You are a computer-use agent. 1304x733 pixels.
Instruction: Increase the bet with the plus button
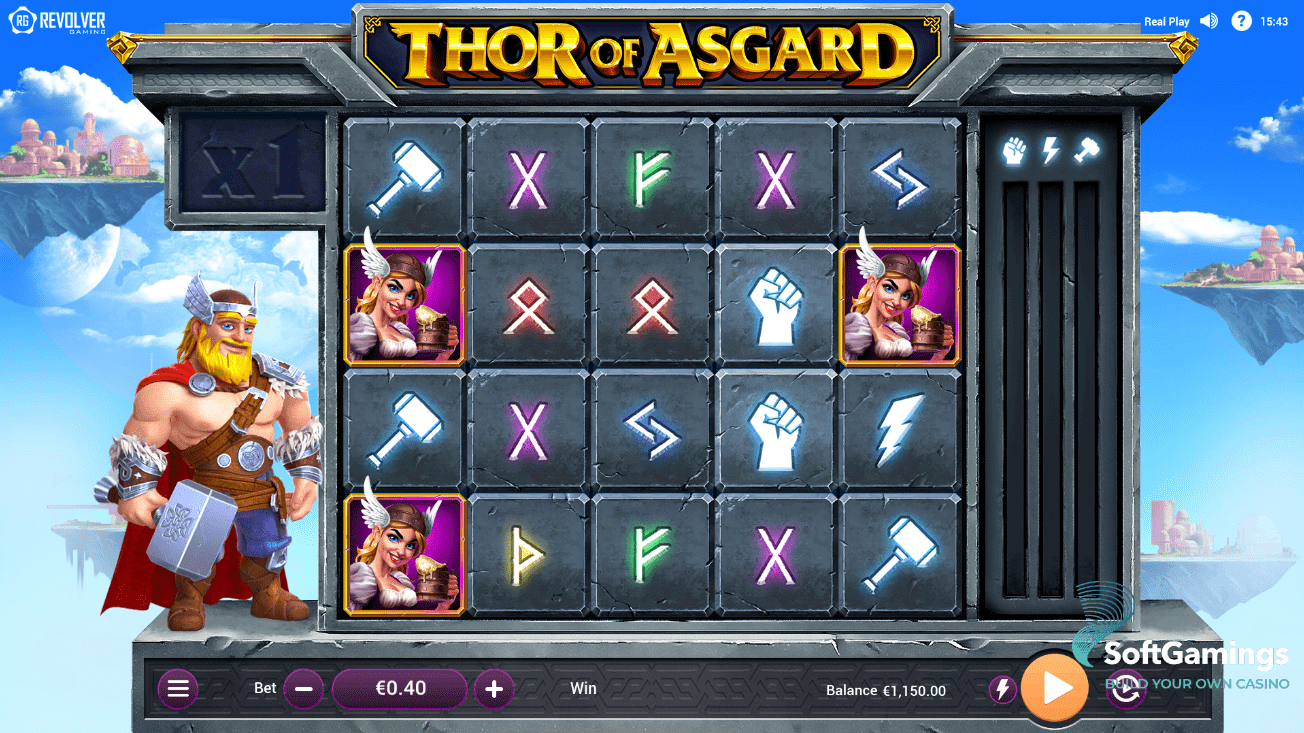point(493,688)
